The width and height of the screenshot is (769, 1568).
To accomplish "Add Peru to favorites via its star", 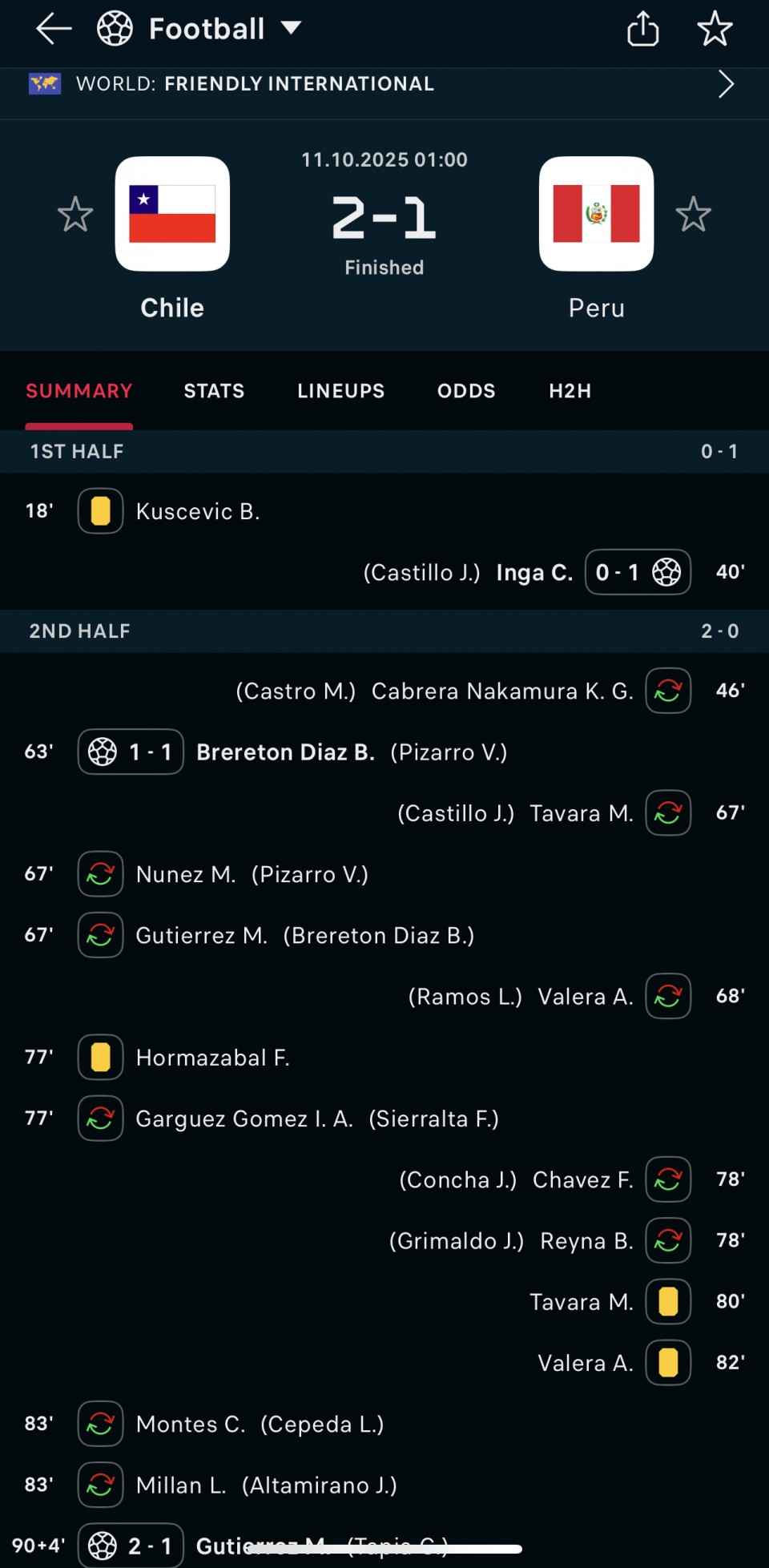I will tap(693, 215).
